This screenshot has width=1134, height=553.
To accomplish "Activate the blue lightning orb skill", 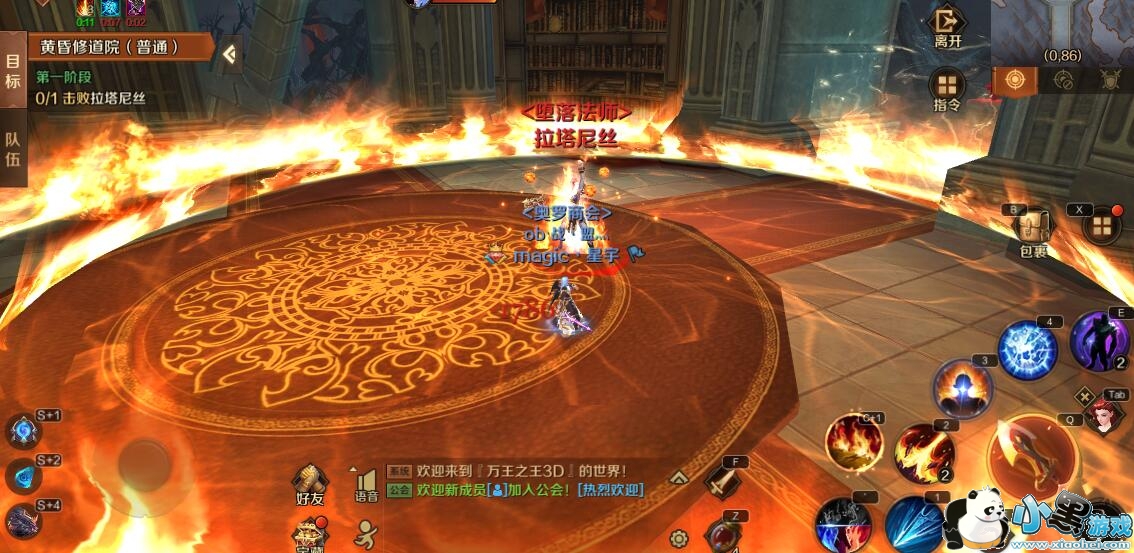I will (1028, 350).
